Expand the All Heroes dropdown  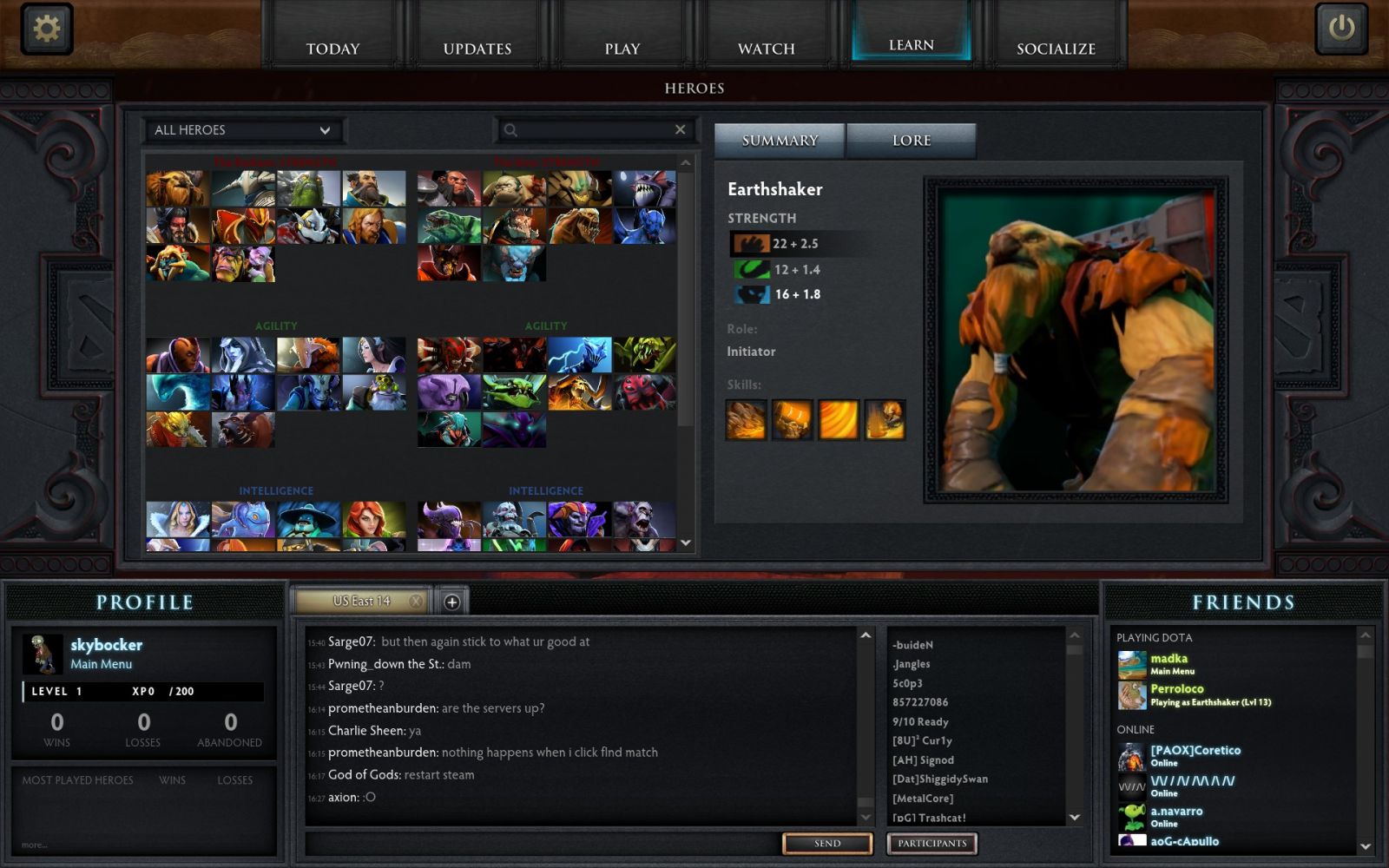pyautogui.click(x=242, y=130)
